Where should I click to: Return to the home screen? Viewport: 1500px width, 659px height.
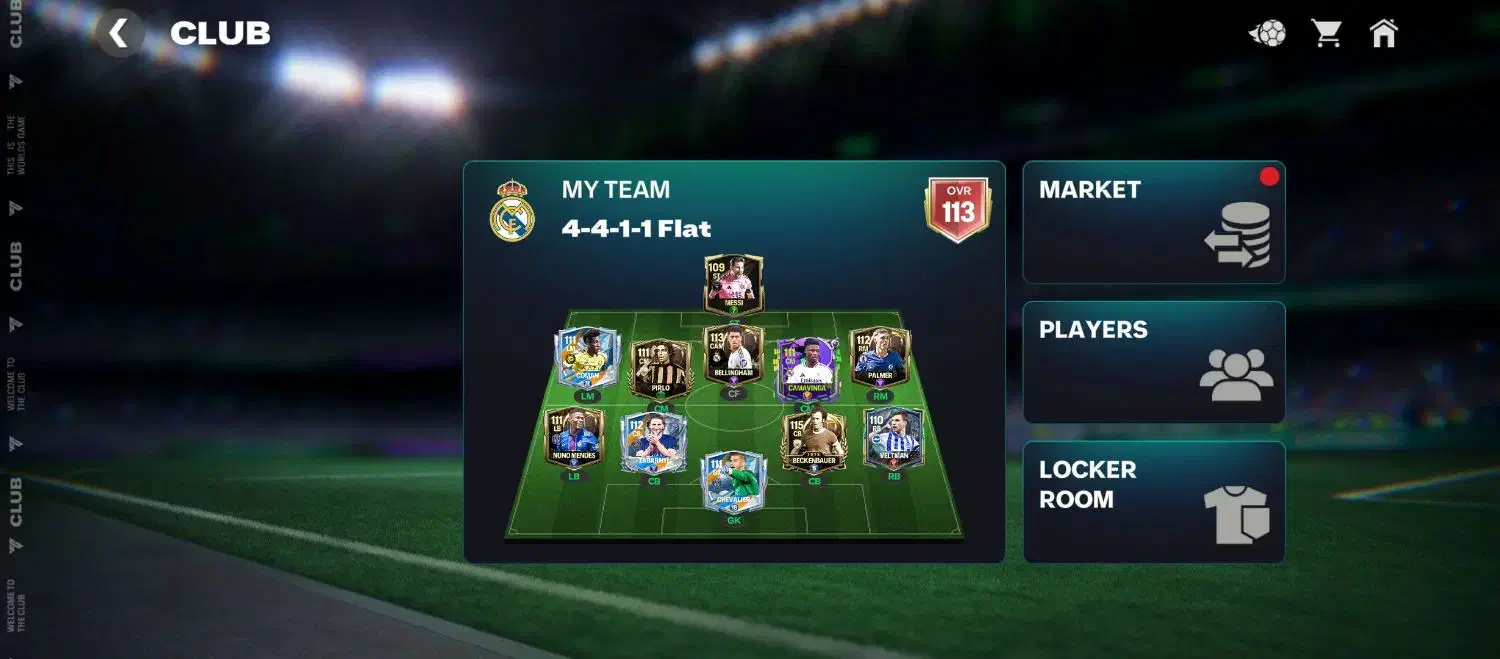pyautogui.click(x=1383, y=33)
